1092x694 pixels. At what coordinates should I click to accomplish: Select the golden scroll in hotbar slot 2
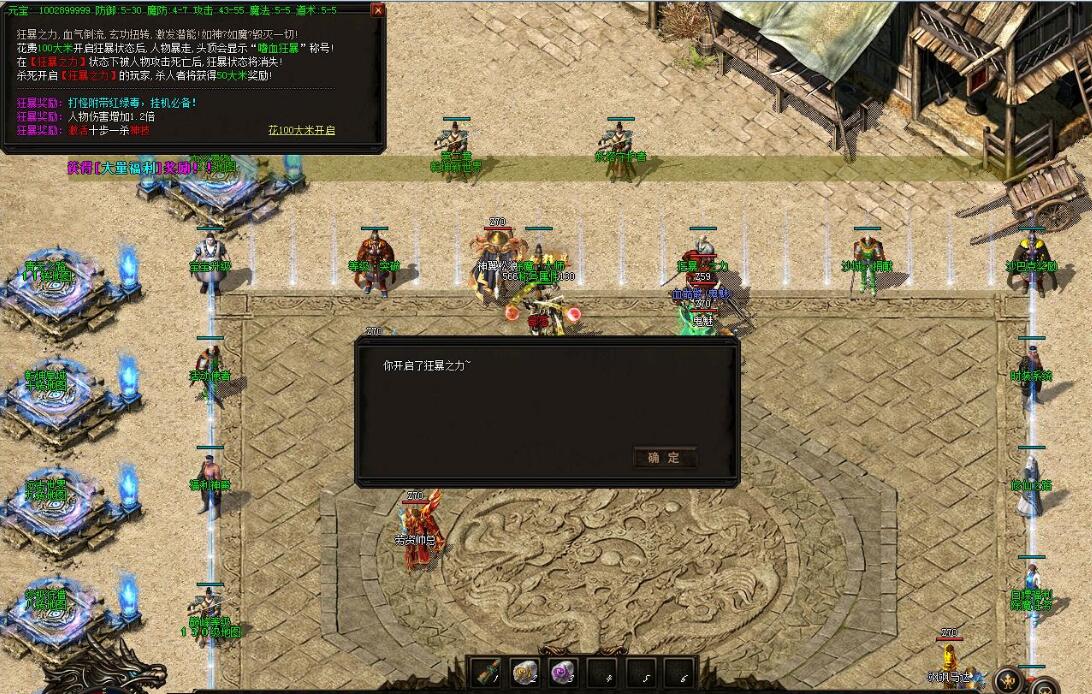(524, 672)
